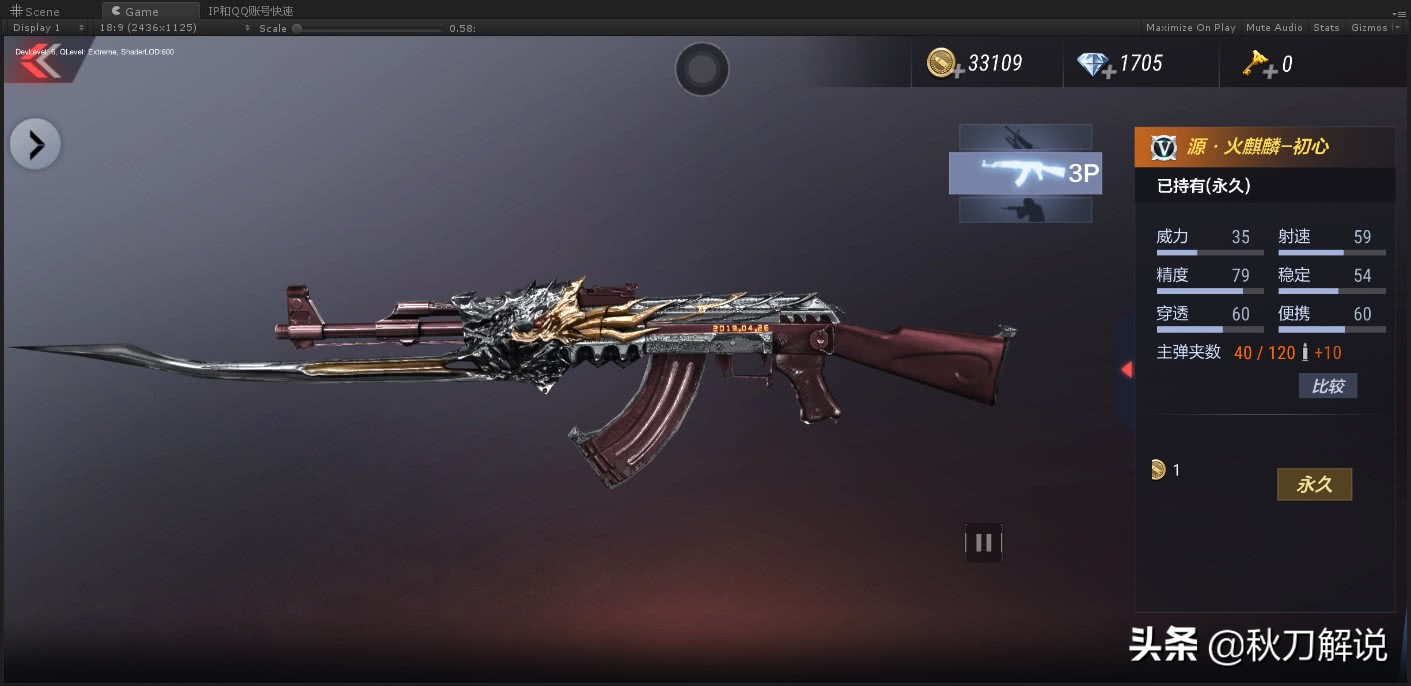Choose the bottom soldier silhouette view
Viewport: 1411px width, 686px height.
pyautogui.click(x=1025, y=210)
